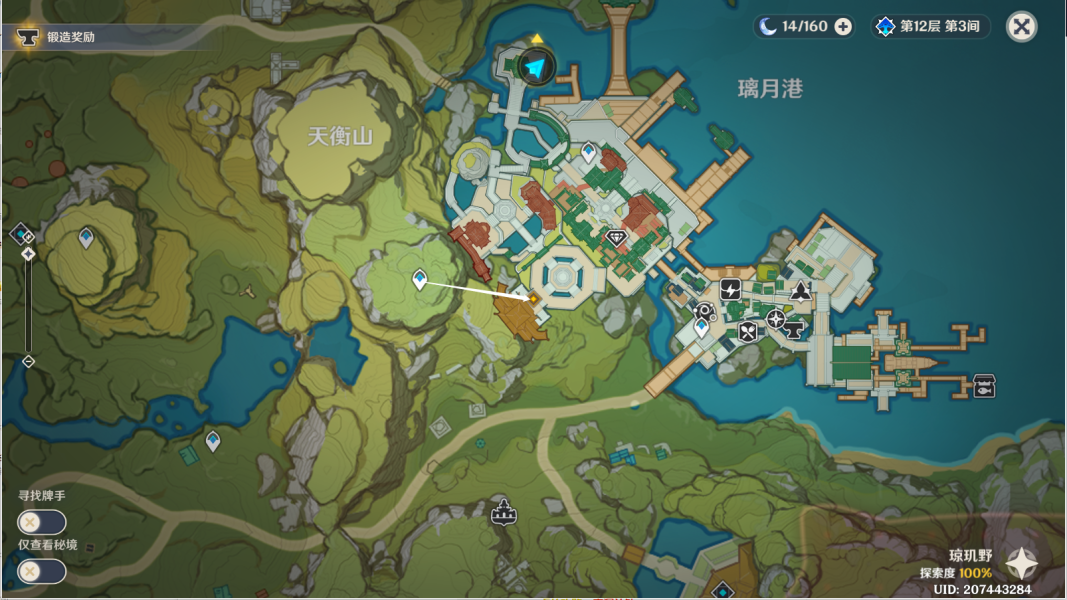Toggle the 寻找牌手 switch
This screenshot has width=1067, height=600.
point(42,522)
